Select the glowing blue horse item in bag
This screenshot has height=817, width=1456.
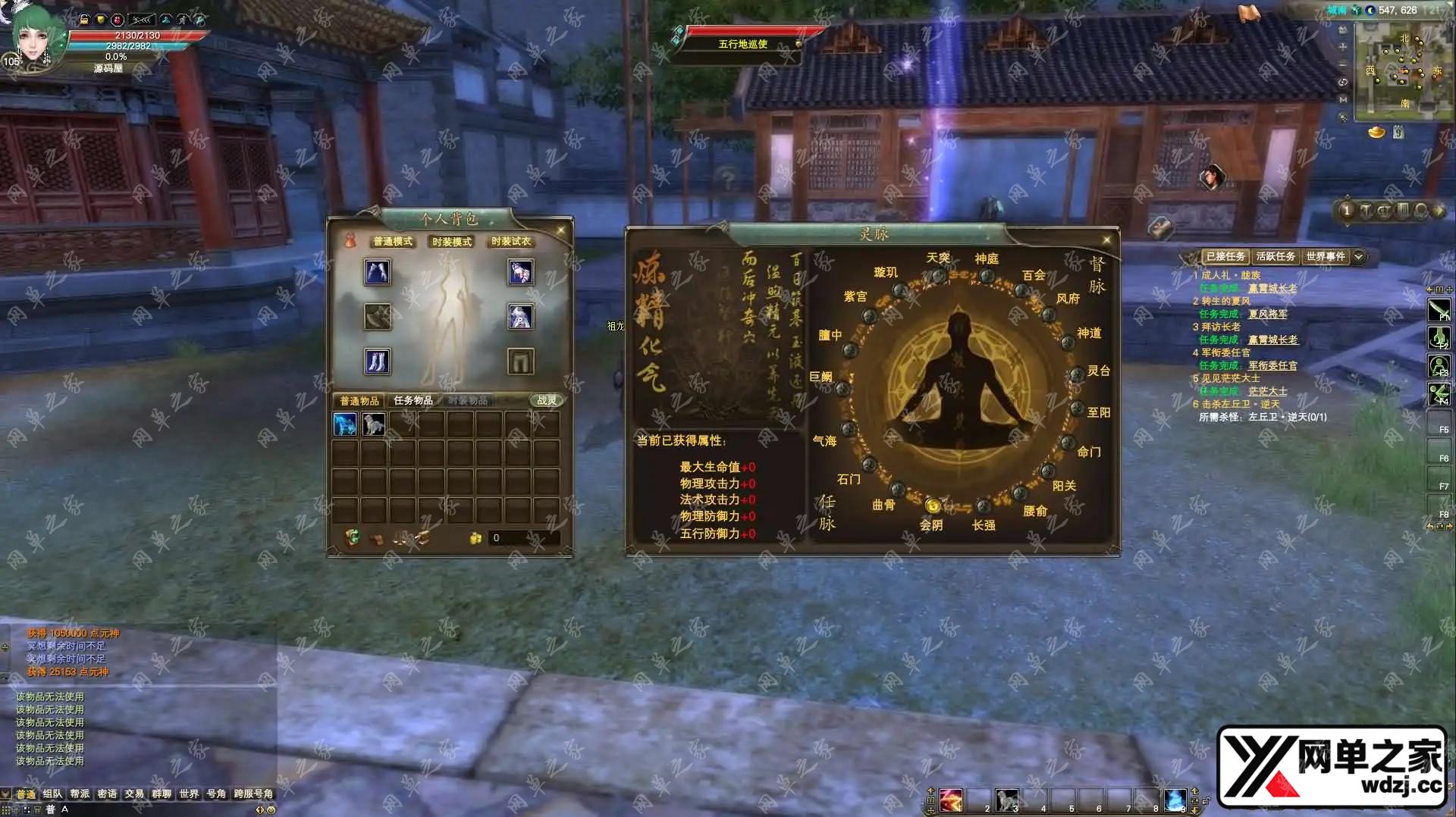[345, 424]
